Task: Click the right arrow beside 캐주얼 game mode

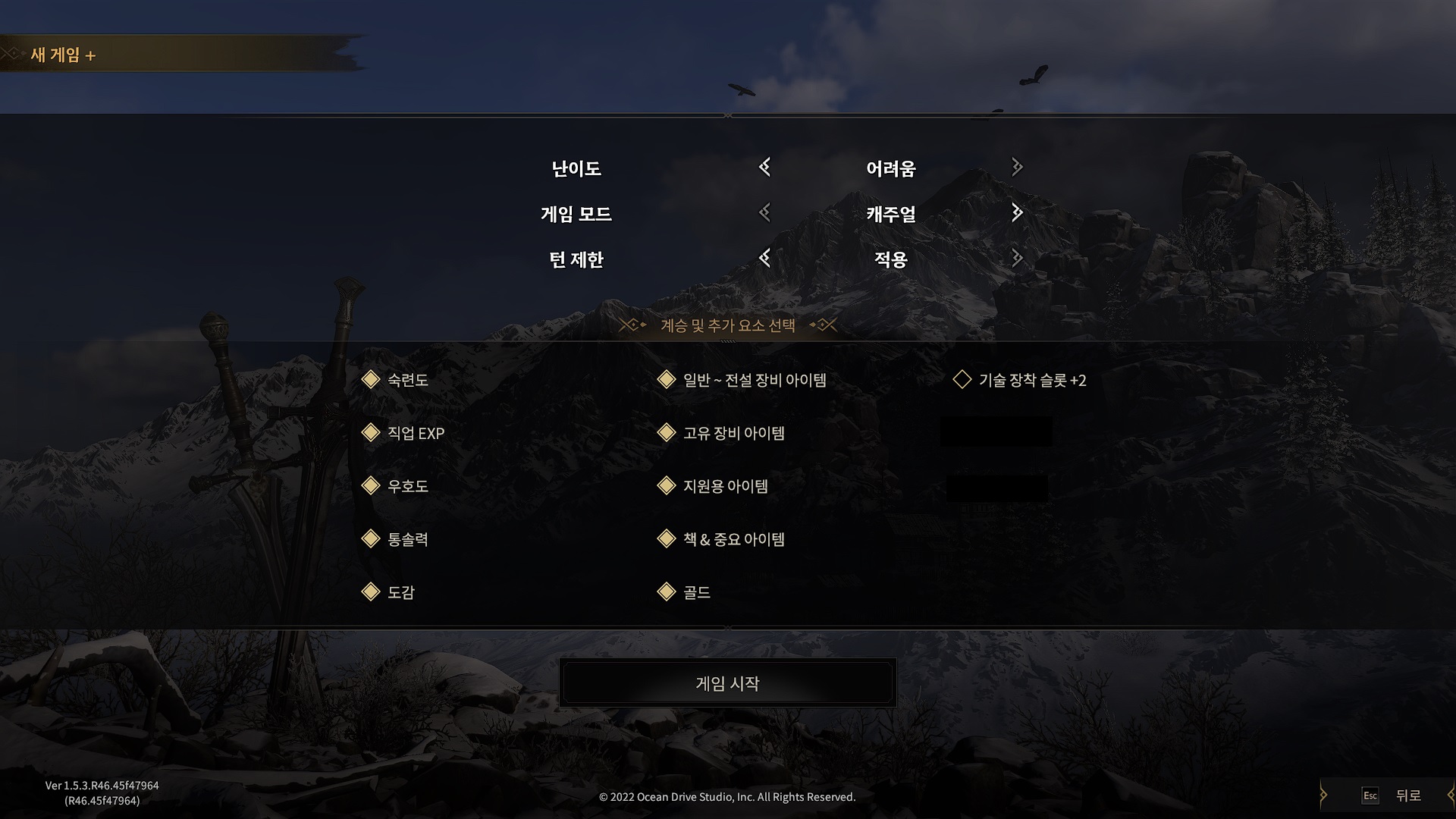Action: coord(1016,214)
